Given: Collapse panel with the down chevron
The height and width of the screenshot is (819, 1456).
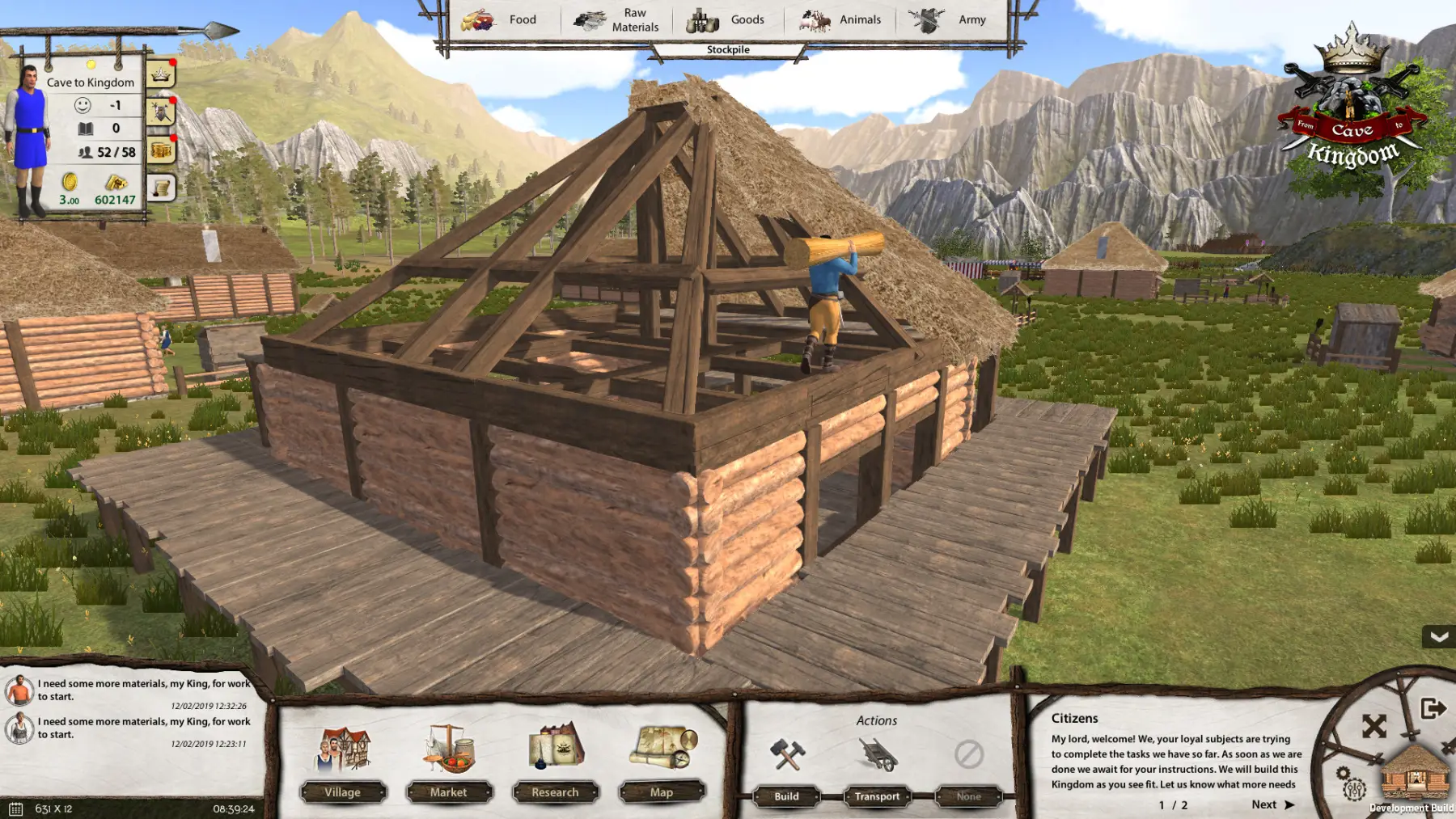Looking at the screenshot, I should click(x=1438, y=637).
